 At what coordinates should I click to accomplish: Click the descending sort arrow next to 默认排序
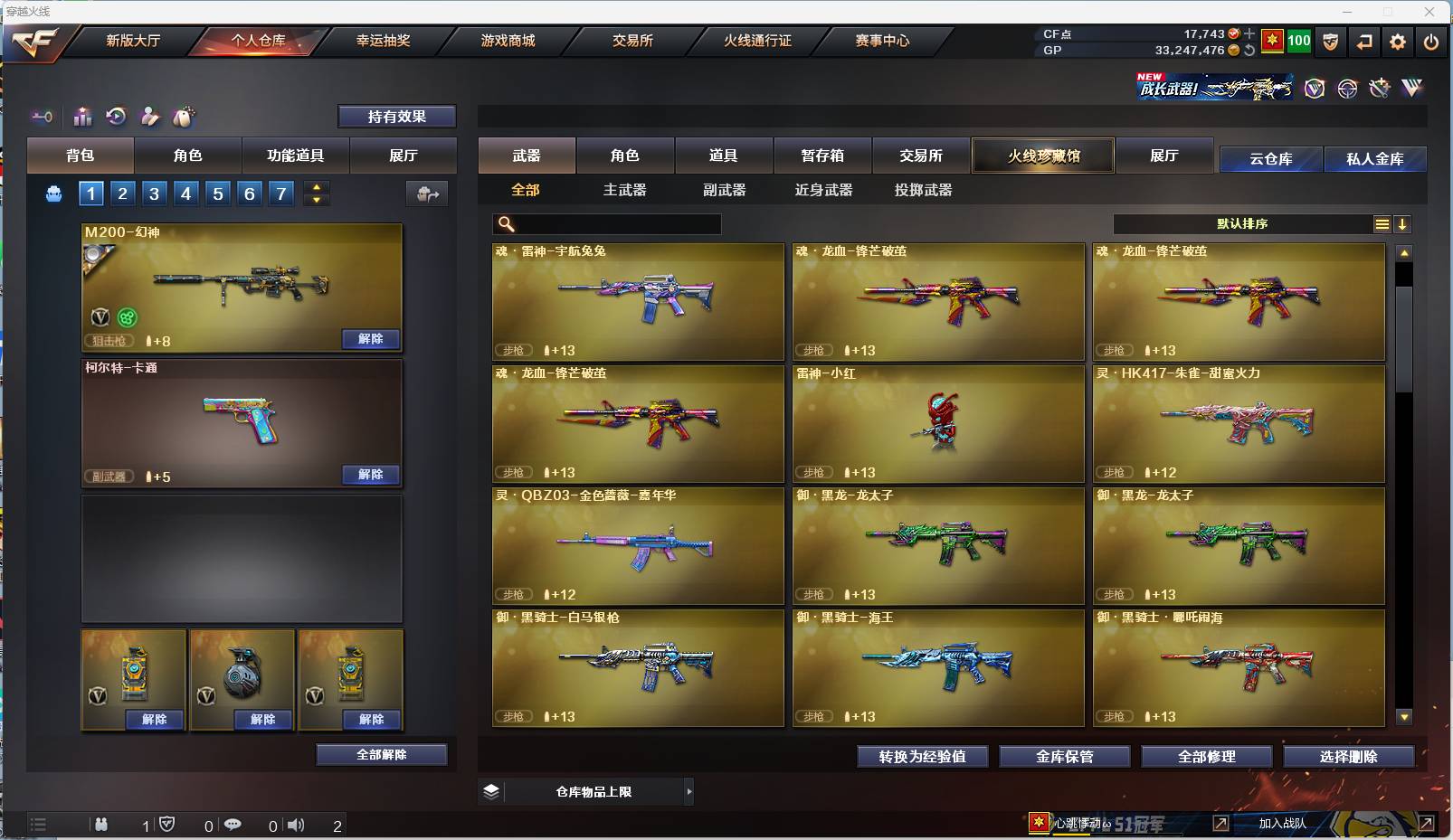pos(1403,223)
